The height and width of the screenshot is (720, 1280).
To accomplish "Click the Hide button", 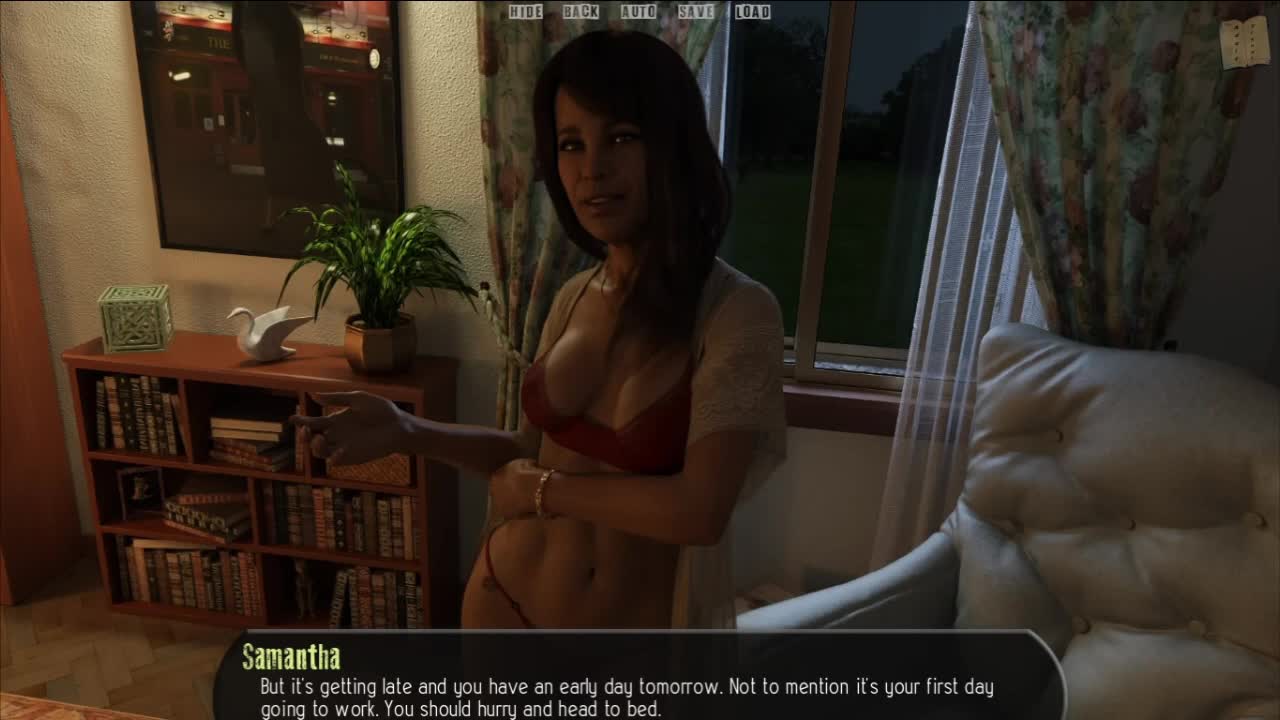I will 525,12.
